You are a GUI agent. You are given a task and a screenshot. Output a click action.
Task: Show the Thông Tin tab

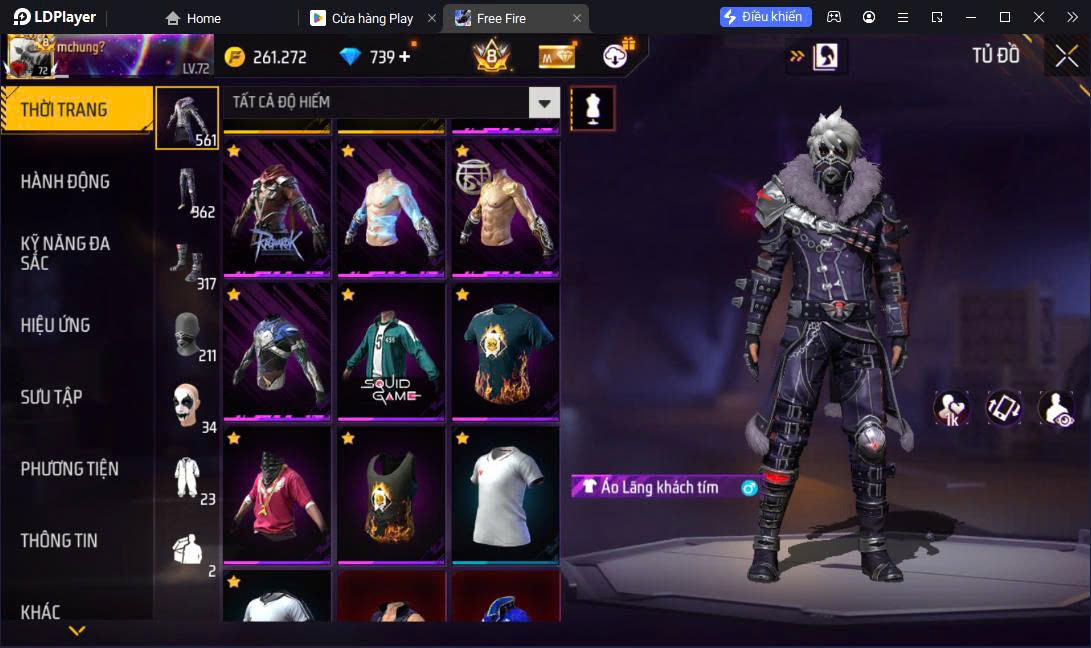[59, 540]
